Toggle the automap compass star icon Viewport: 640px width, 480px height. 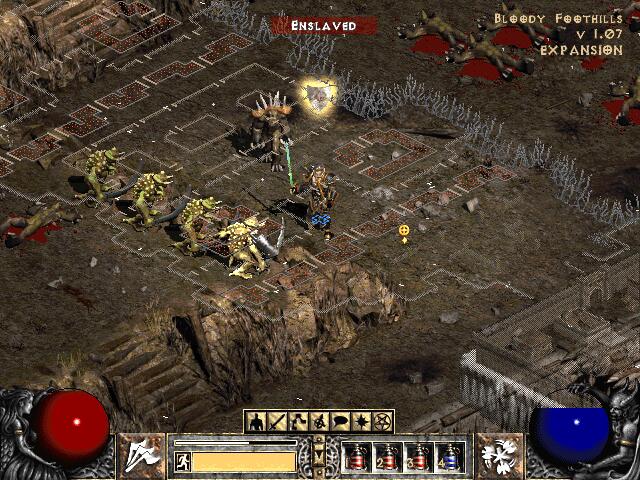(x=361, y=422)
